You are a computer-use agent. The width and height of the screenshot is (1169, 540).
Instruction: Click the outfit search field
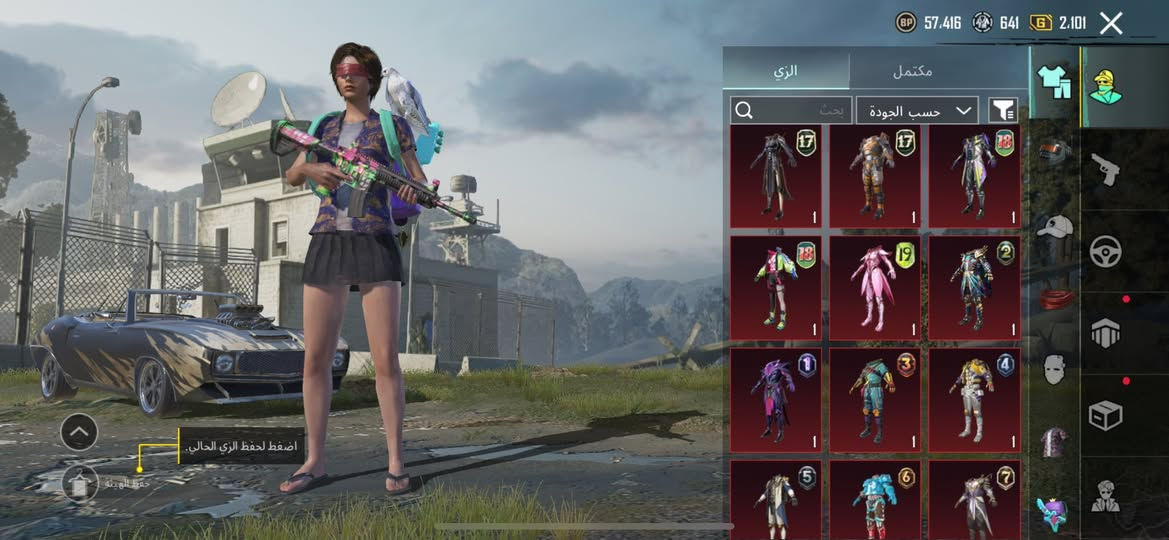[x=792, y=110]
